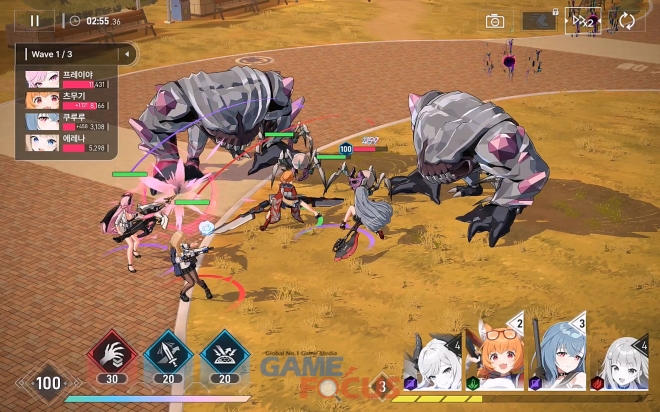Activate the crossed swords skill costing 20
The image size is (660, 412).
coord(167,355)
